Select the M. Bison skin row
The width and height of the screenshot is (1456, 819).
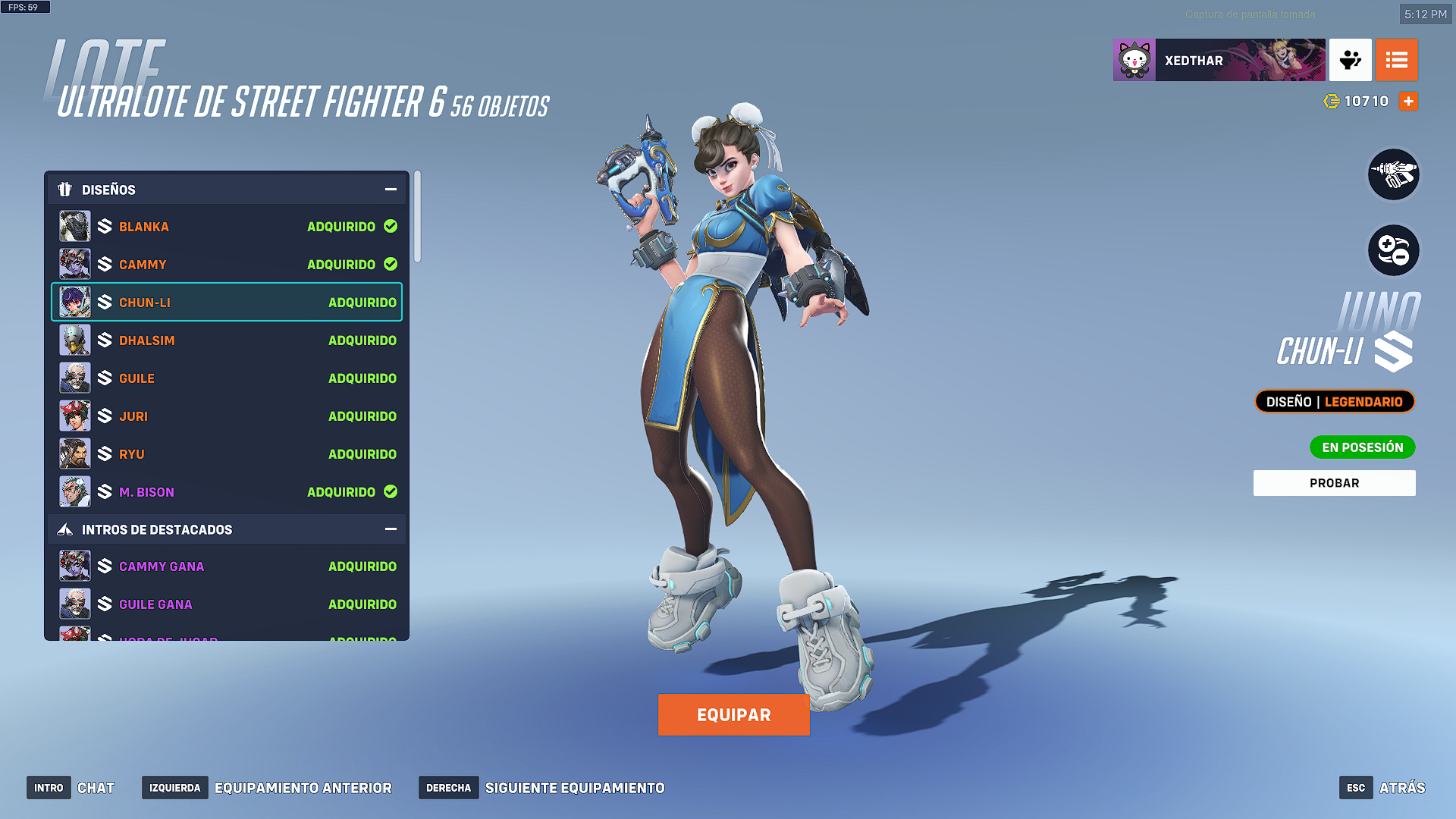click(227, 492)
